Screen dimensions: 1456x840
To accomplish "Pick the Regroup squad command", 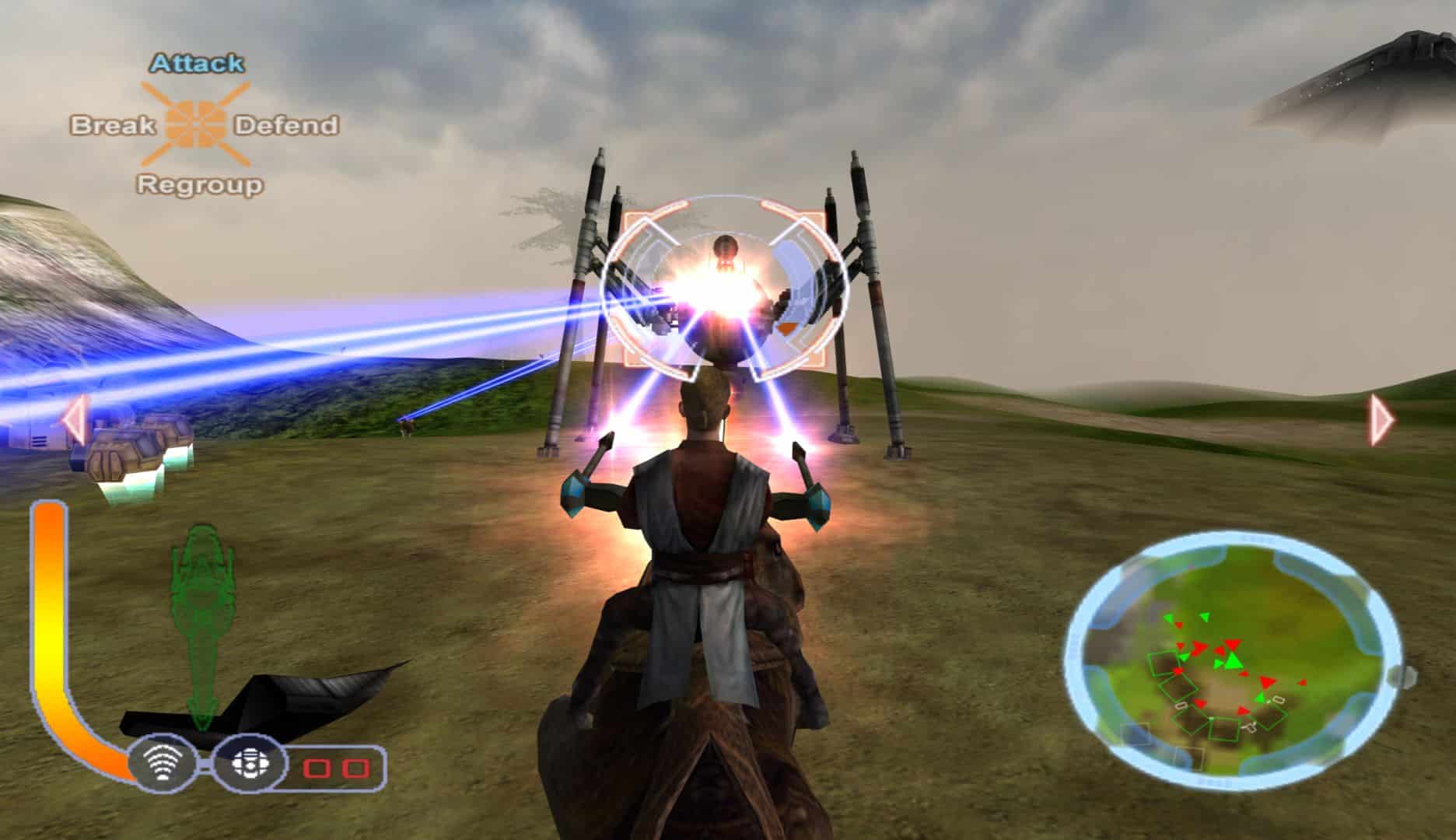I will click(x=200, y=185).
